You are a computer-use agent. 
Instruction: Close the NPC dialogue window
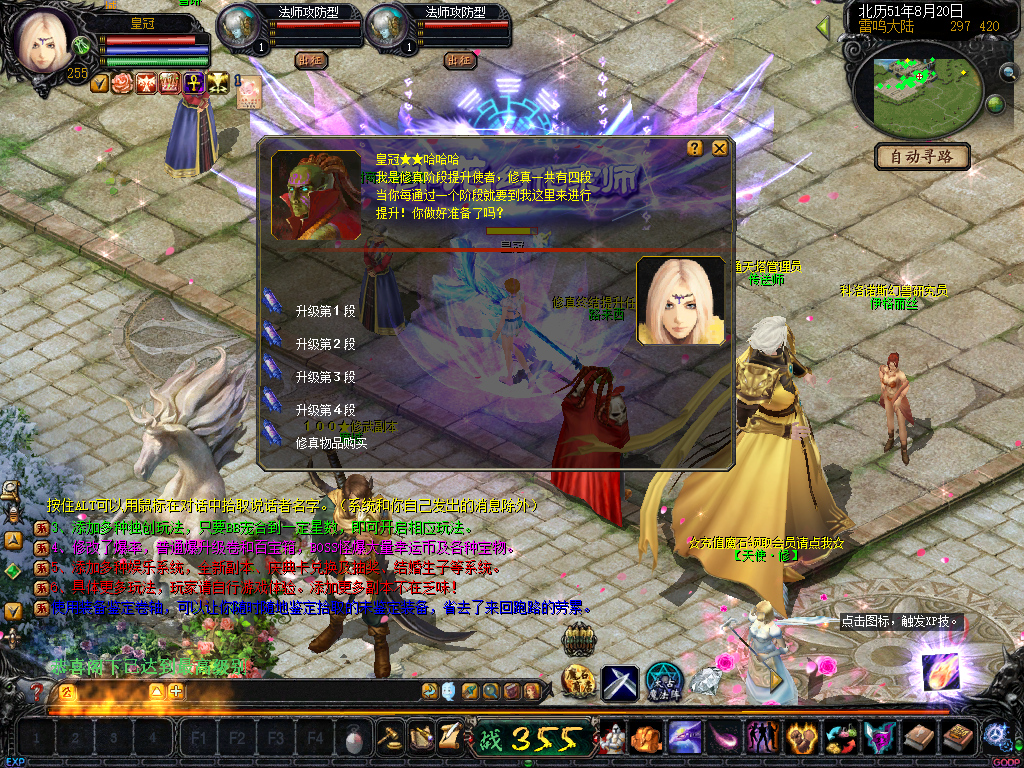pos(719,148)
